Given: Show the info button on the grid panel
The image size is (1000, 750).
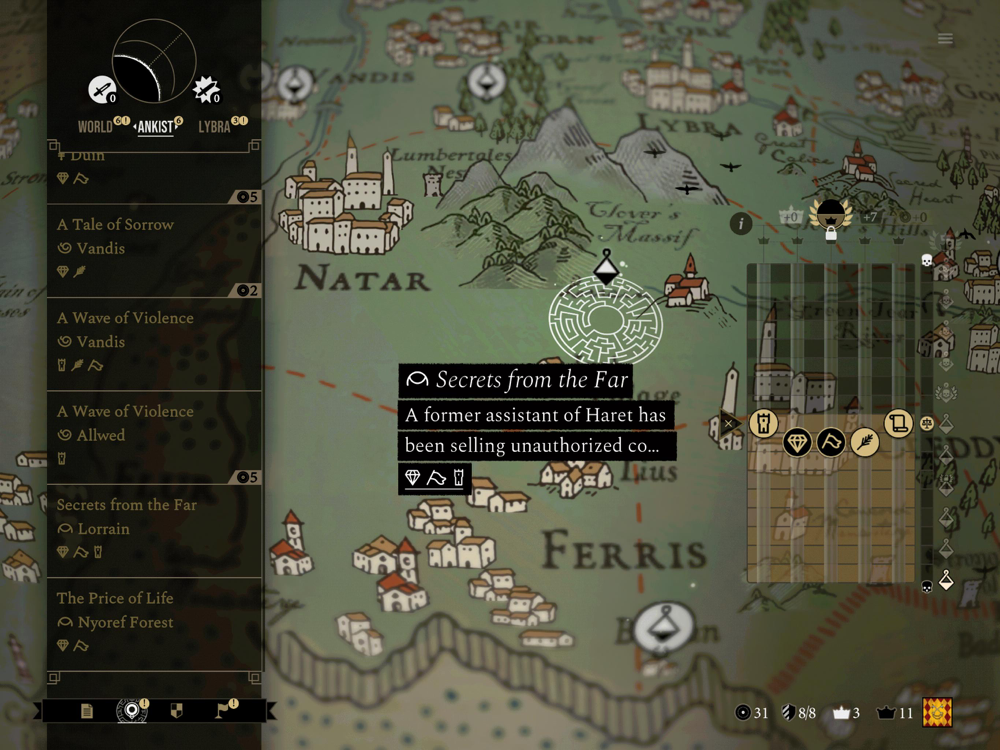Looking at the screenshot, I should pyautogui.click(x=740, y=223).
